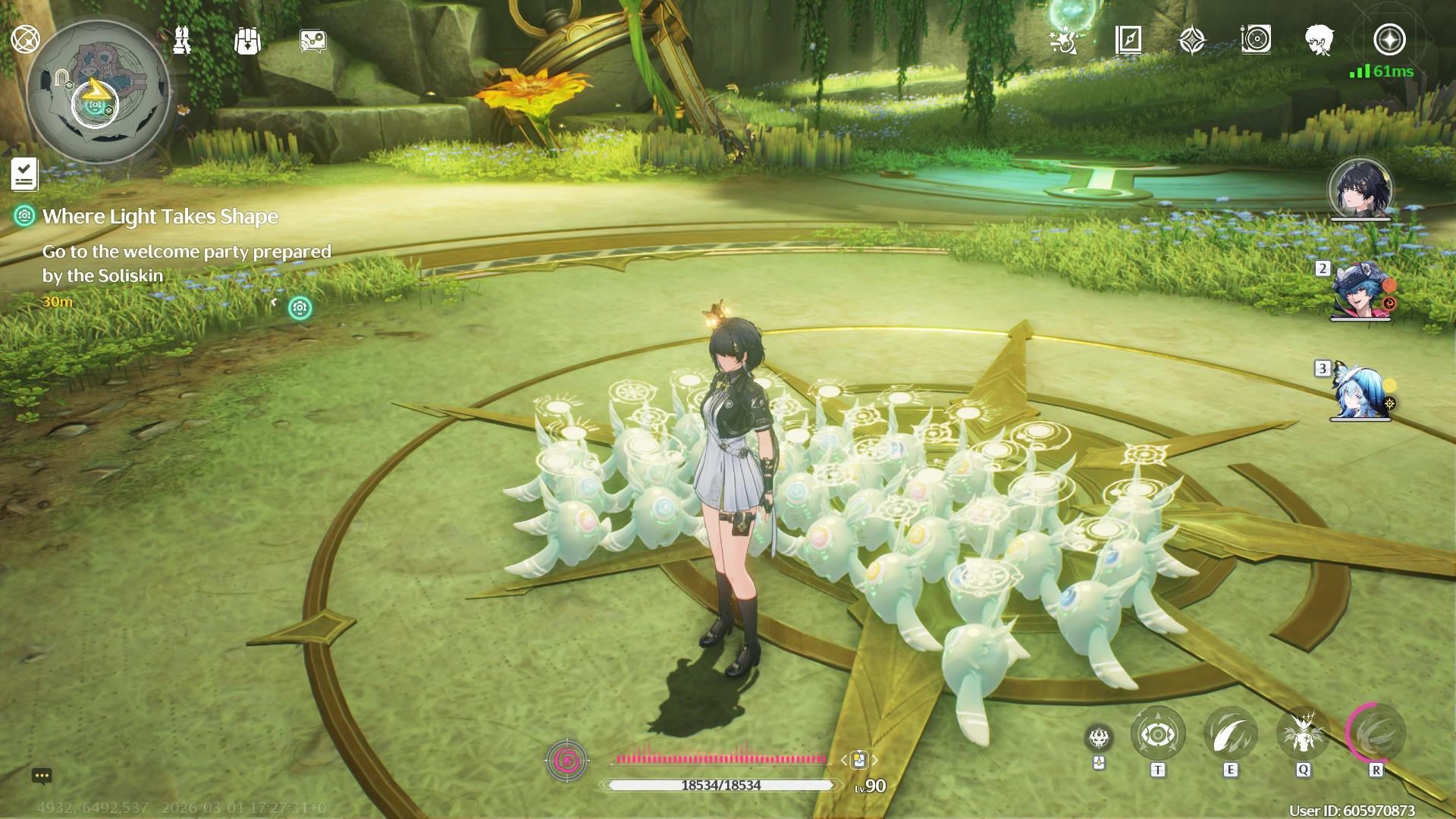Open the chat bubble icon
Screen dimensions: 1456x819
[42, 776]
